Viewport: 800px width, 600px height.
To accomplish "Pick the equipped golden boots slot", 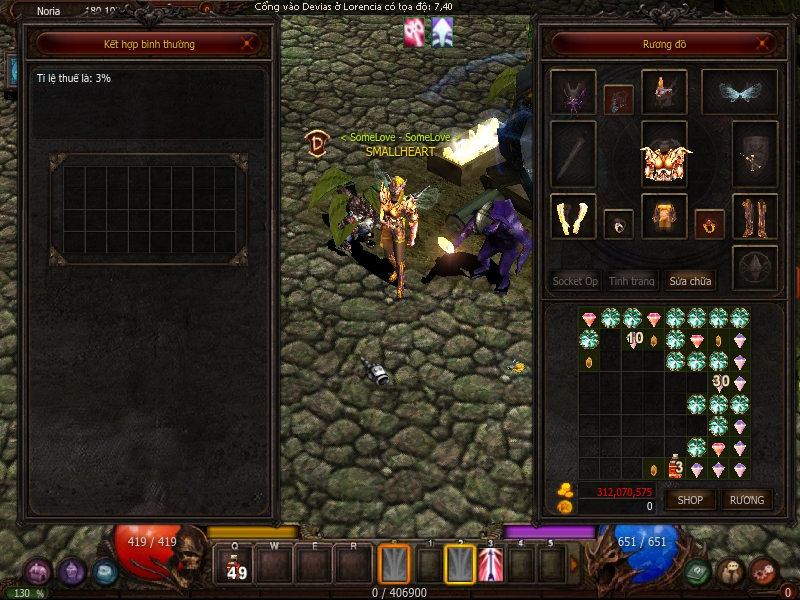I will pos(755,217).
